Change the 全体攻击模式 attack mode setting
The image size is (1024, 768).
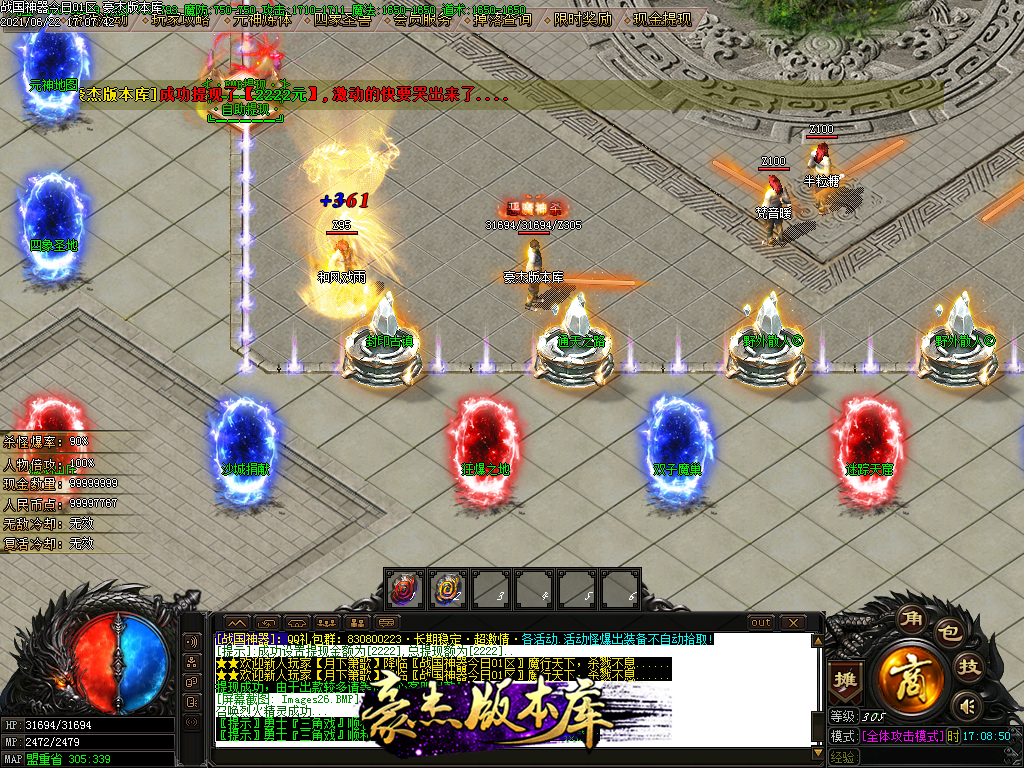point(900,736)
